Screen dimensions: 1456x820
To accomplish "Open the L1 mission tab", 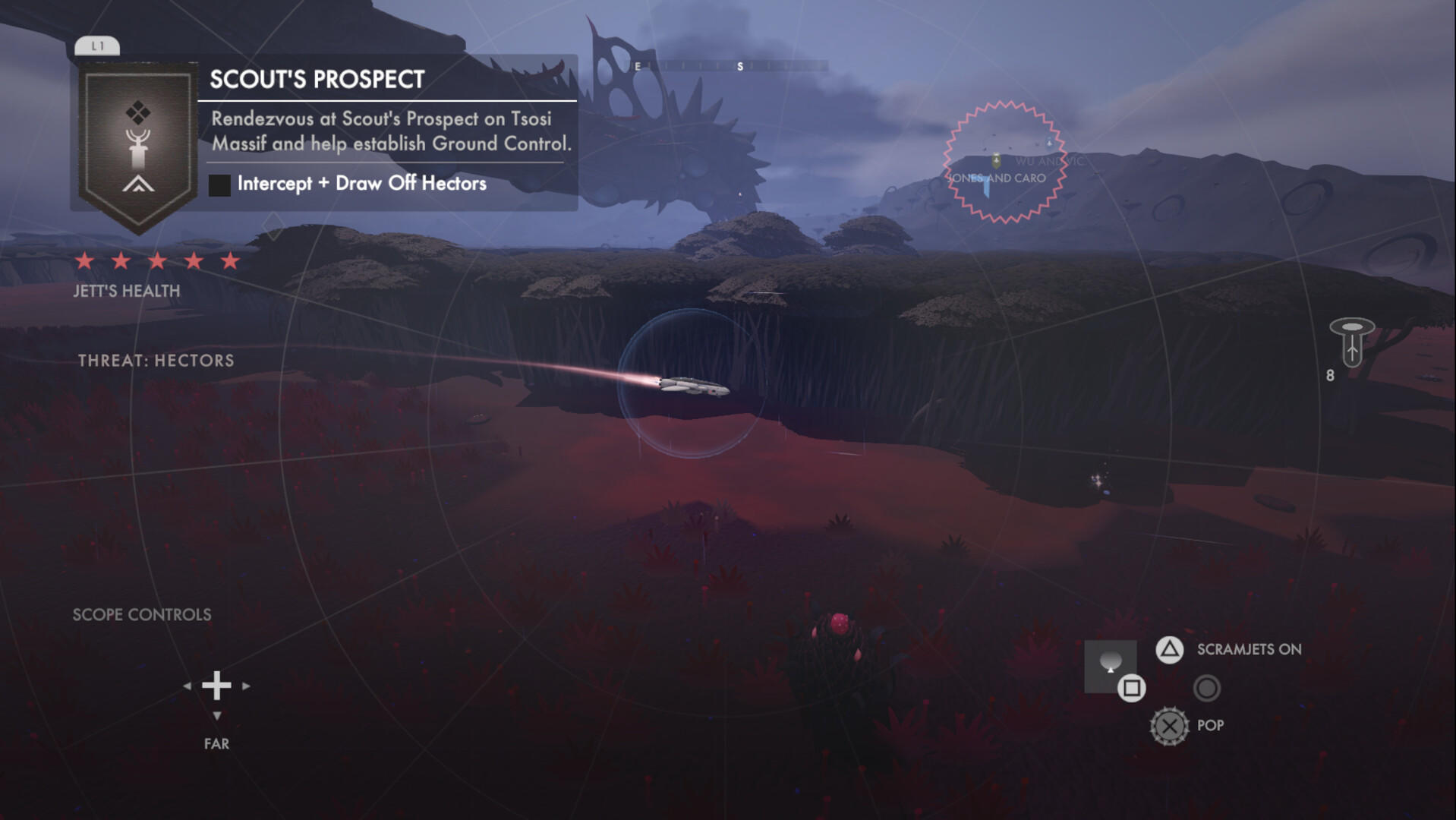I will [99, 44].
